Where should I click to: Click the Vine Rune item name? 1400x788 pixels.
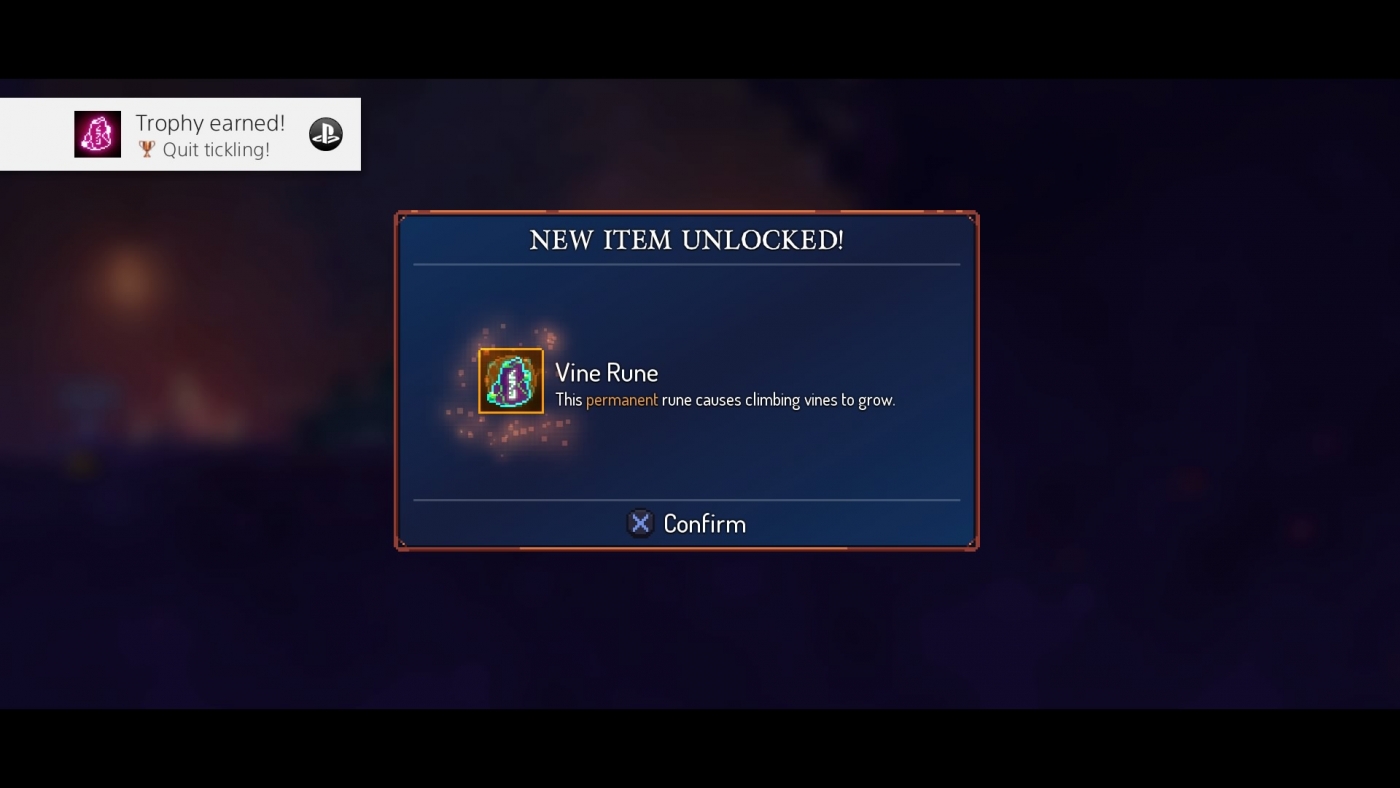pyautogui.click(x=606, y=372)
